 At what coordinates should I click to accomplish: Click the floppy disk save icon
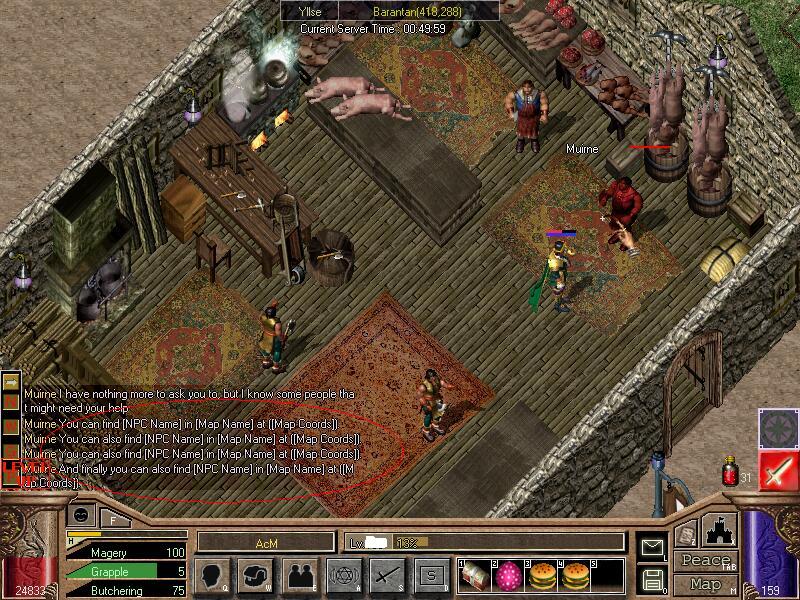(652, 579)
